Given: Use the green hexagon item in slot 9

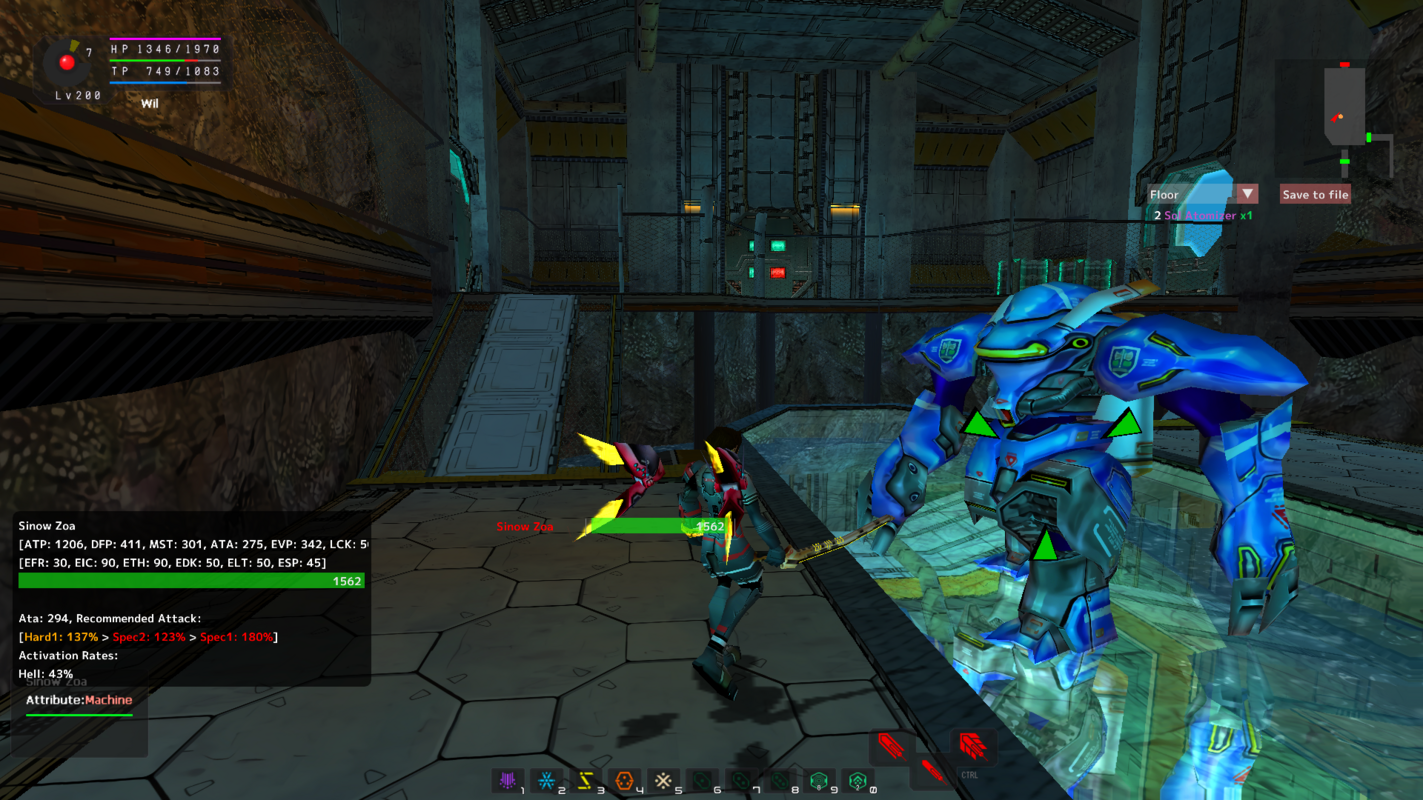Looking at the screenshot, I should 819,780.
